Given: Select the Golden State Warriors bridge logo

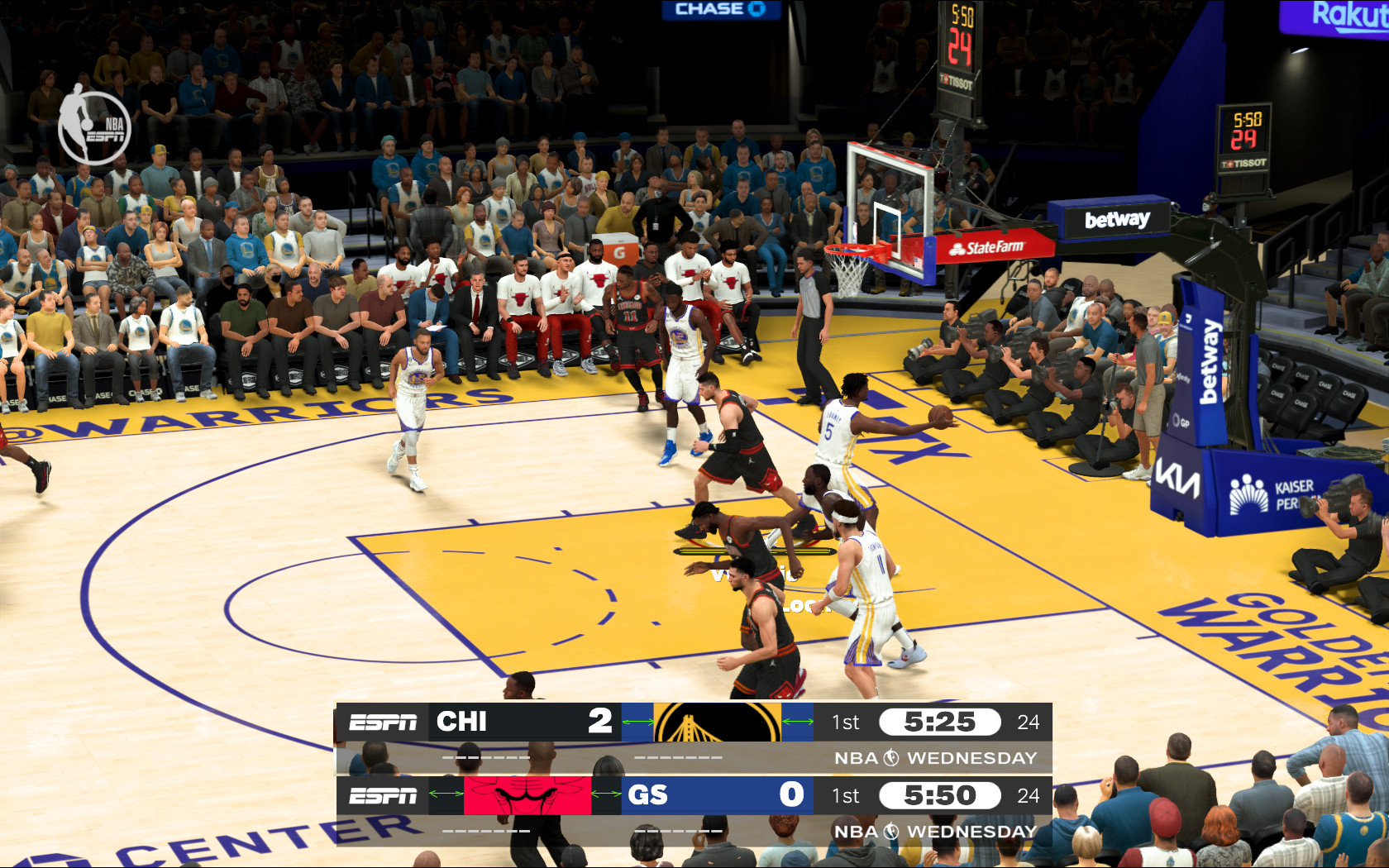Looking at the screenshot, I should (716, 722).
